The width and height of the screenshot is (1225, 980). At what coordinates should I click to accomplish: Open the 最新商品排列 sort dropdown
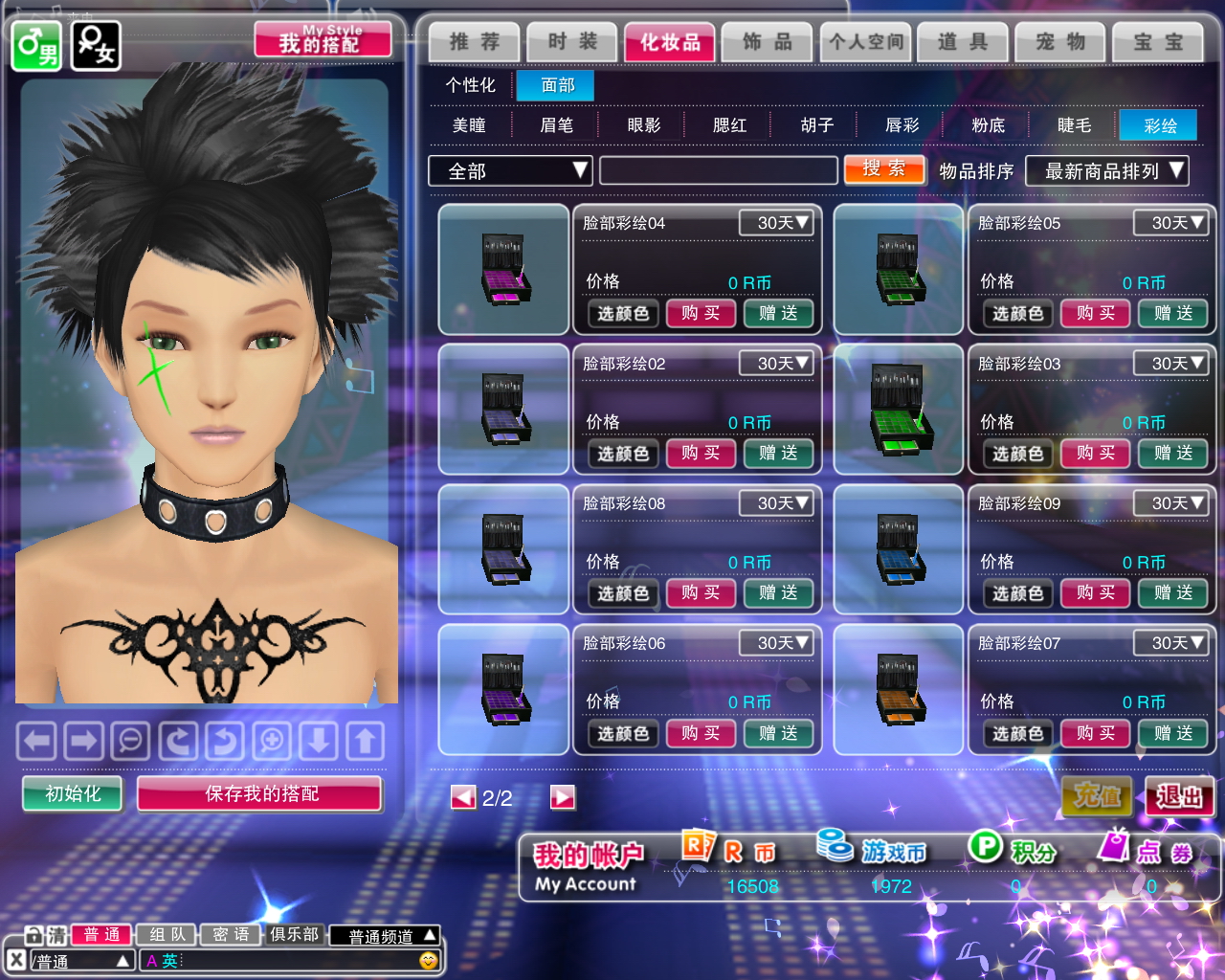[x=1106, y=171]
